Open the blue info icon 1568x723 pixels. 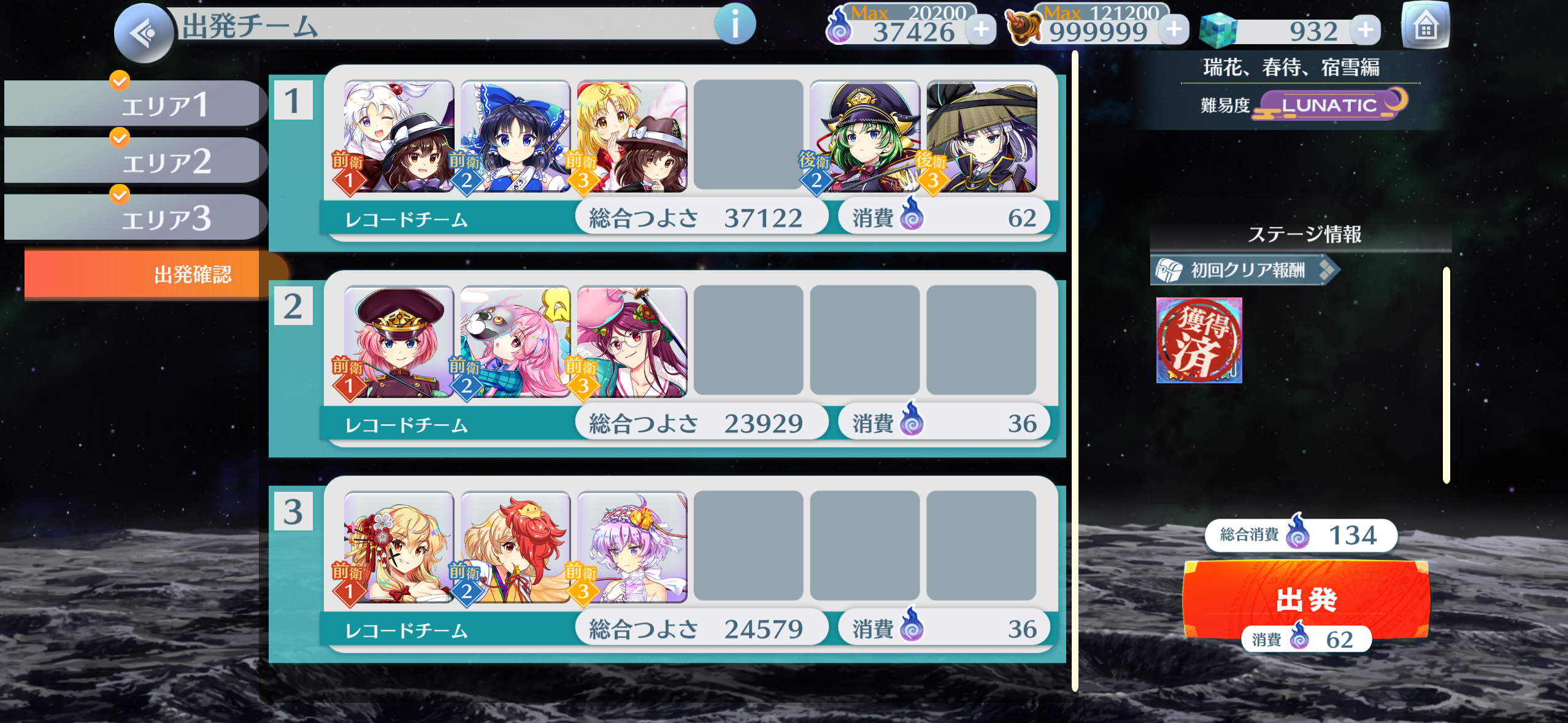coord(734,25)
